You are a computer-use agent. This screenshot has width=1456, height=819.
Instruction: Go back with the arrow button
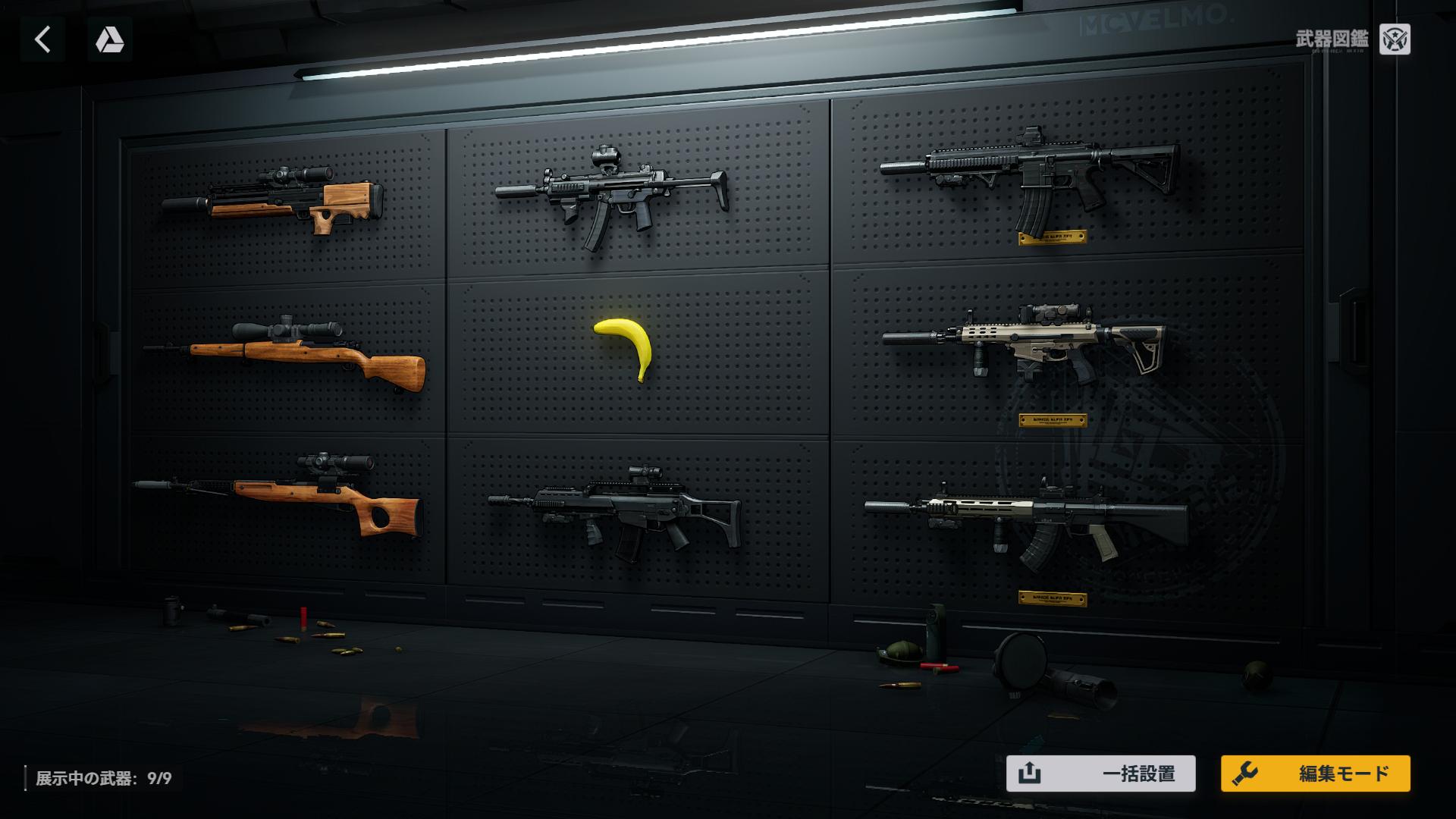(x=42, y=39)
